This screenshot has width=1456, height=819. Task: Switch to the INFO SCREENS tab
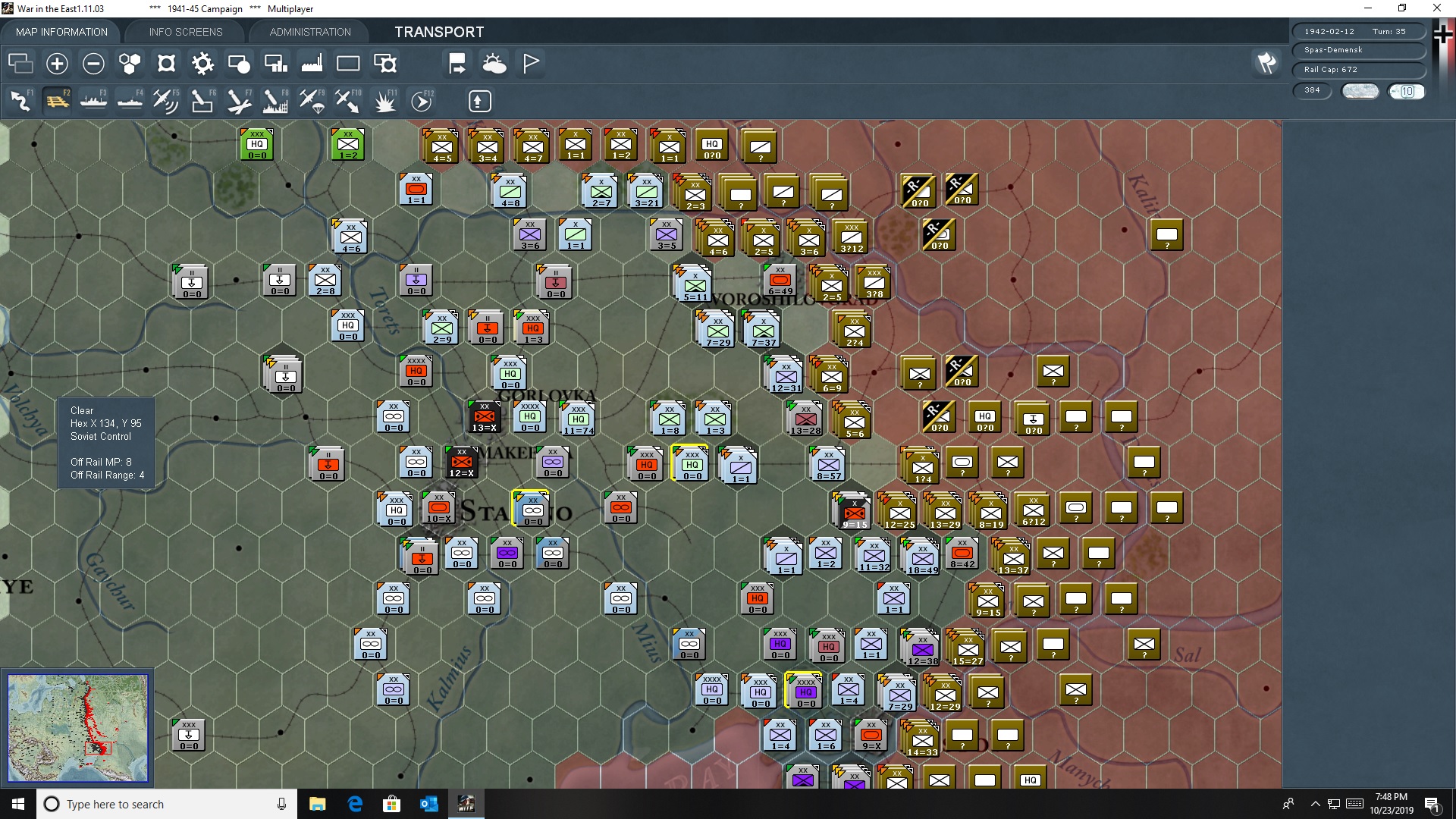click(x=185, y=32)
